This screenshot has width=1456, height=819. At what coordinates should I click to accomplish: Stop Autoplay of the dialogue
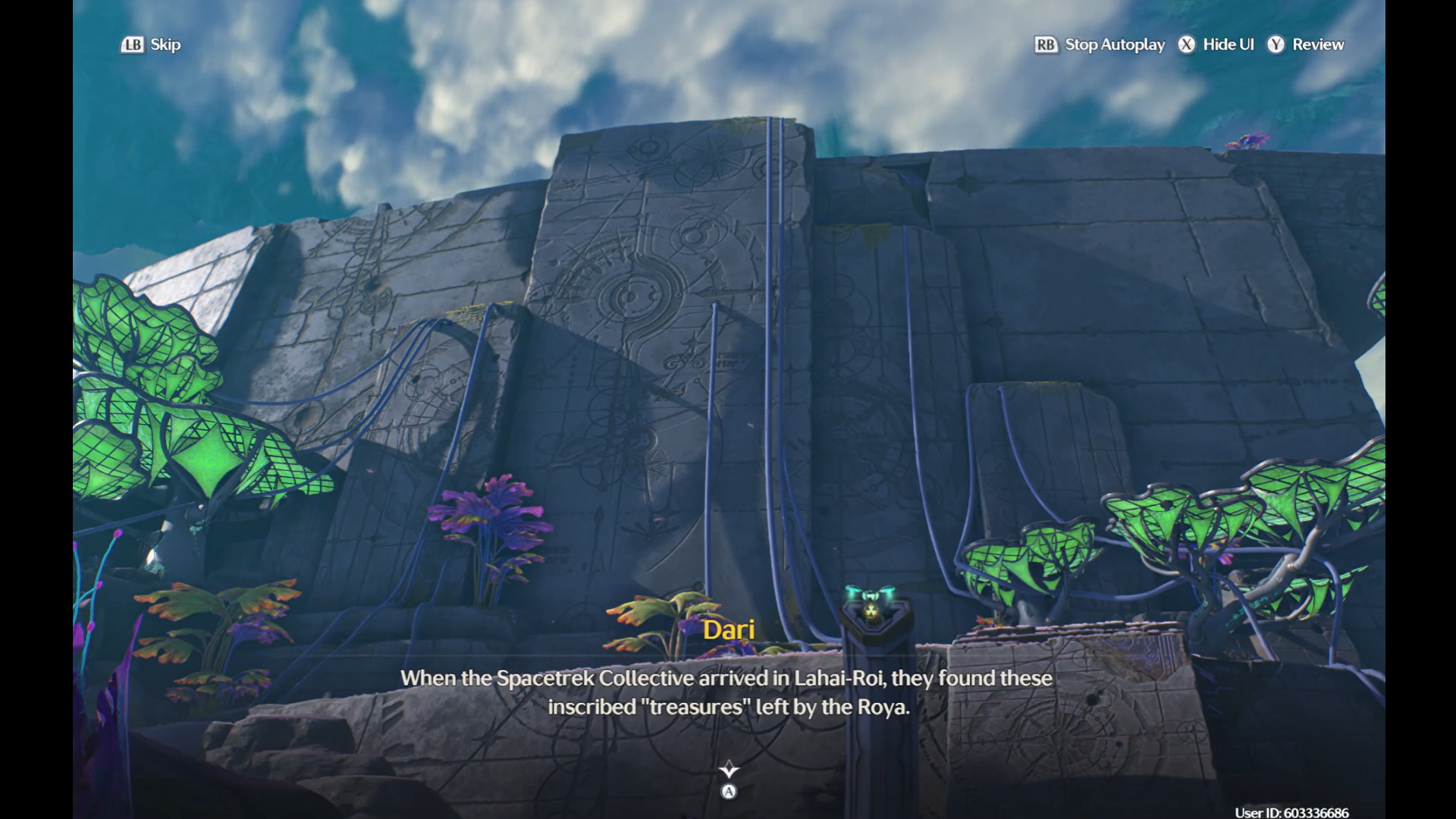point(1100,45)
